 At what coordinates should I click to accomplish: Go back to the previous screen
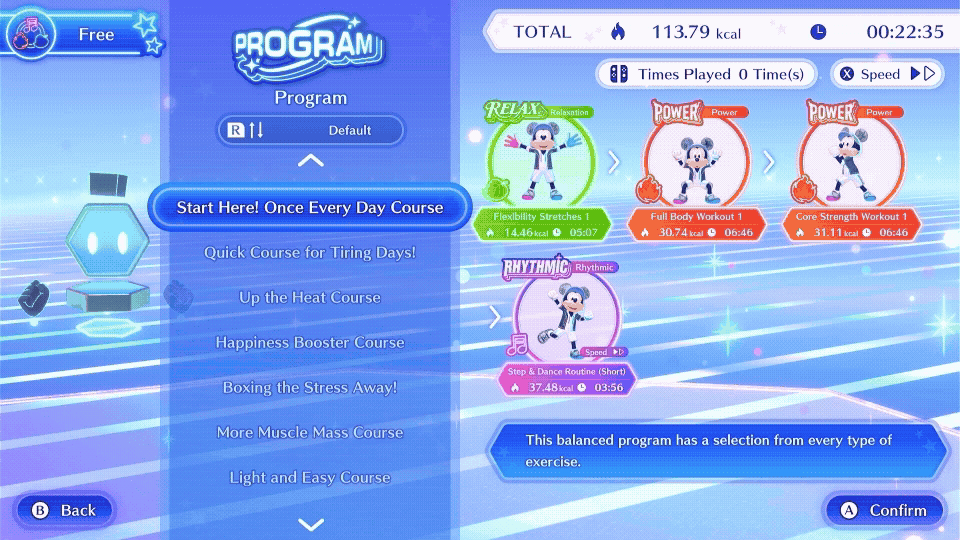click(x=64, y=510)
